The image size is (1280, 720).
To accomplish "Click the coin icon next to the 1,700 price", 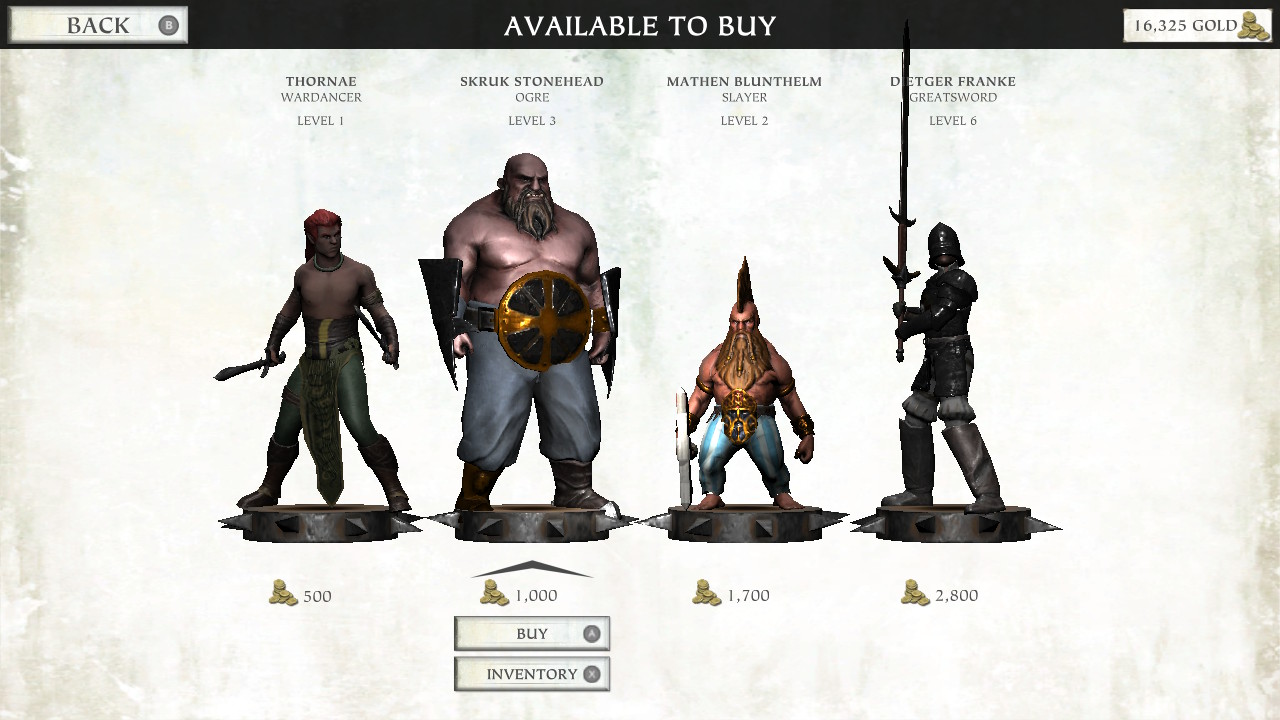I will [706, 594].
